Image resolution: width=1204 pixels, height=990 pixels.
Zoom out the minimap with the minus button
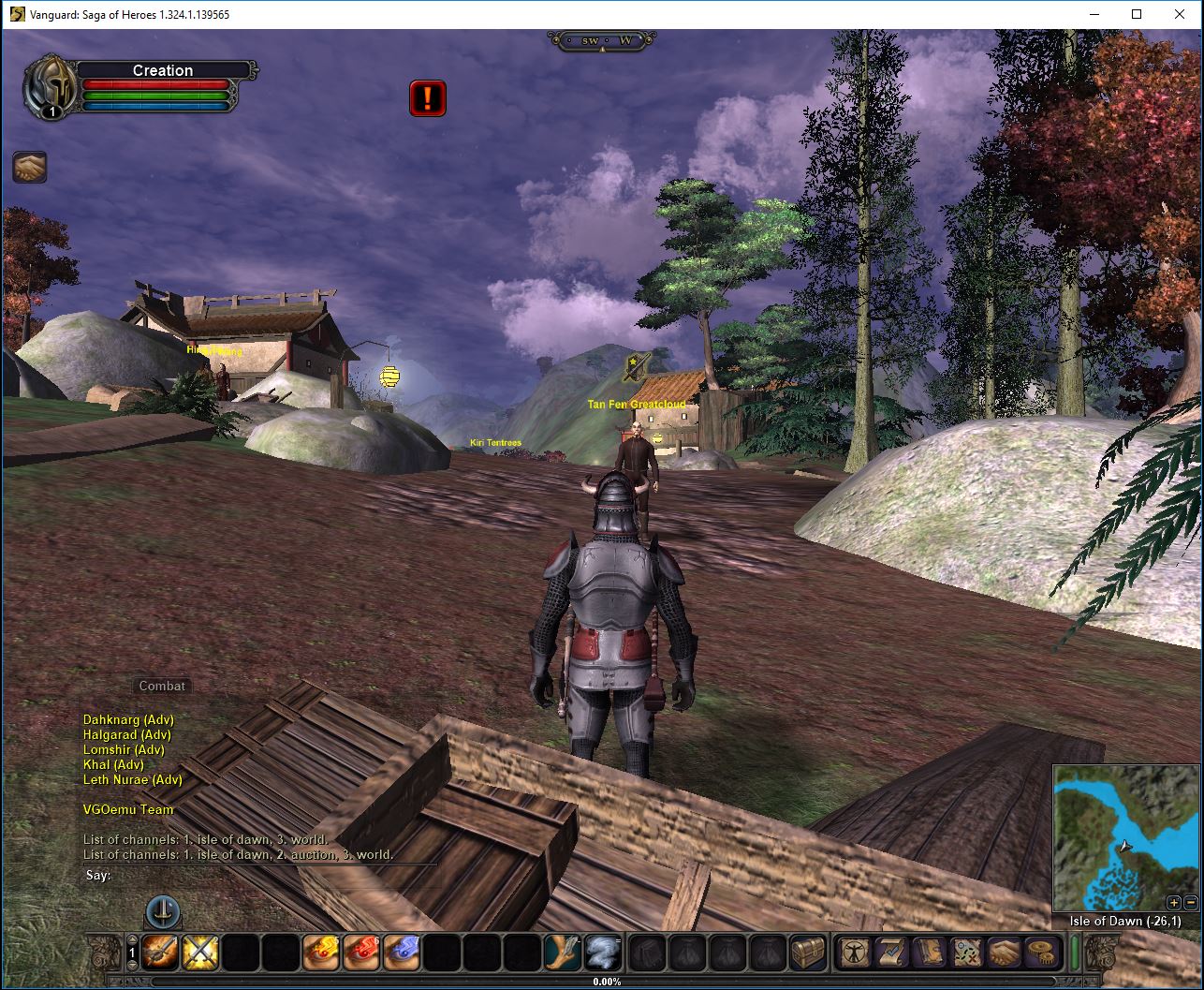tap(1190, 903)
